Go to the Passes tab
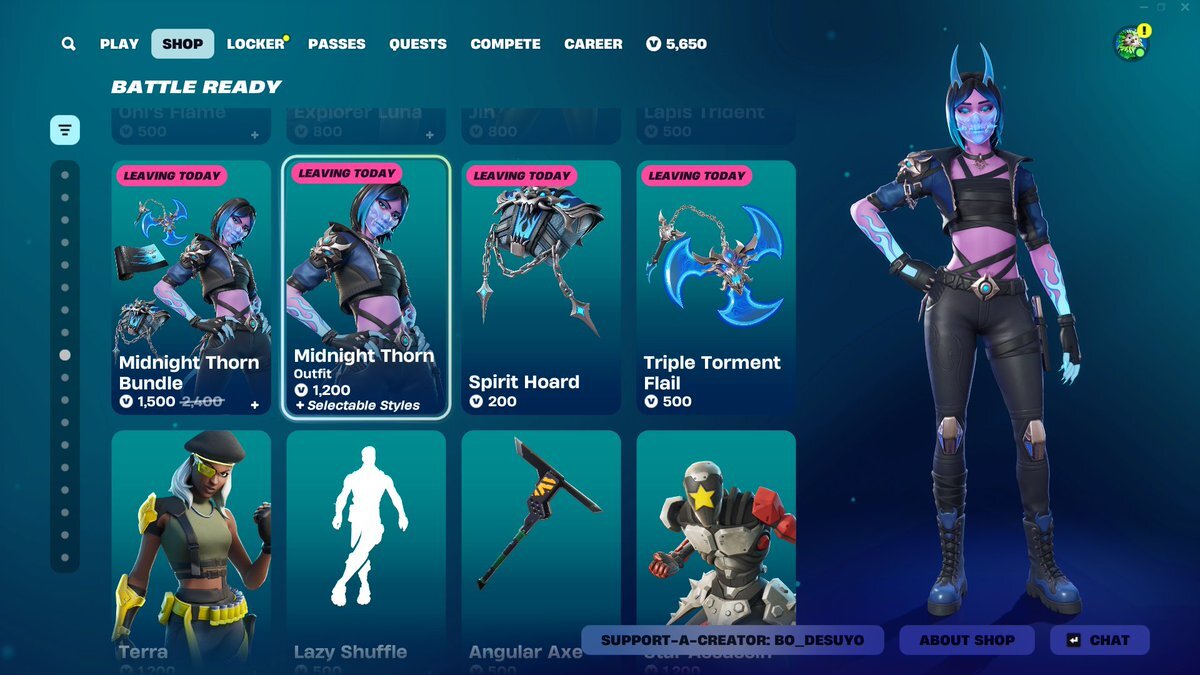The width and height of the screenshot is (1200, 675). pos(337,44)
